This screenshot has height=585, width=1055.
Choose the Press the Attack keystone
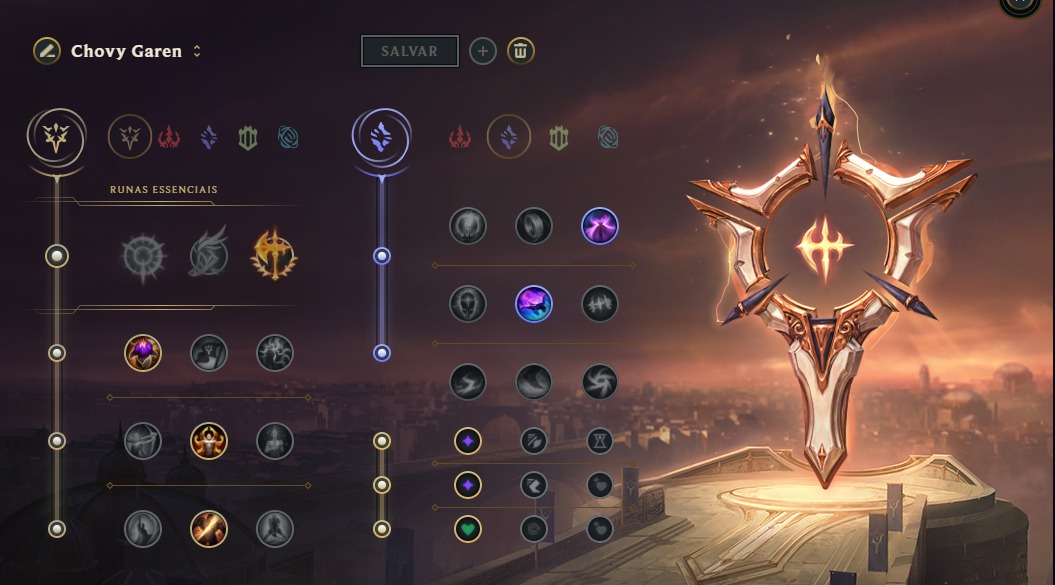click(x=143, y=256)
